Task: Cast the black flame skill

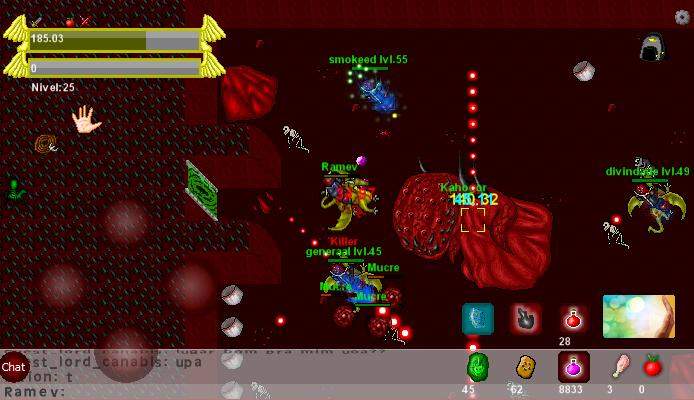Action: click(x=526, y=319)
